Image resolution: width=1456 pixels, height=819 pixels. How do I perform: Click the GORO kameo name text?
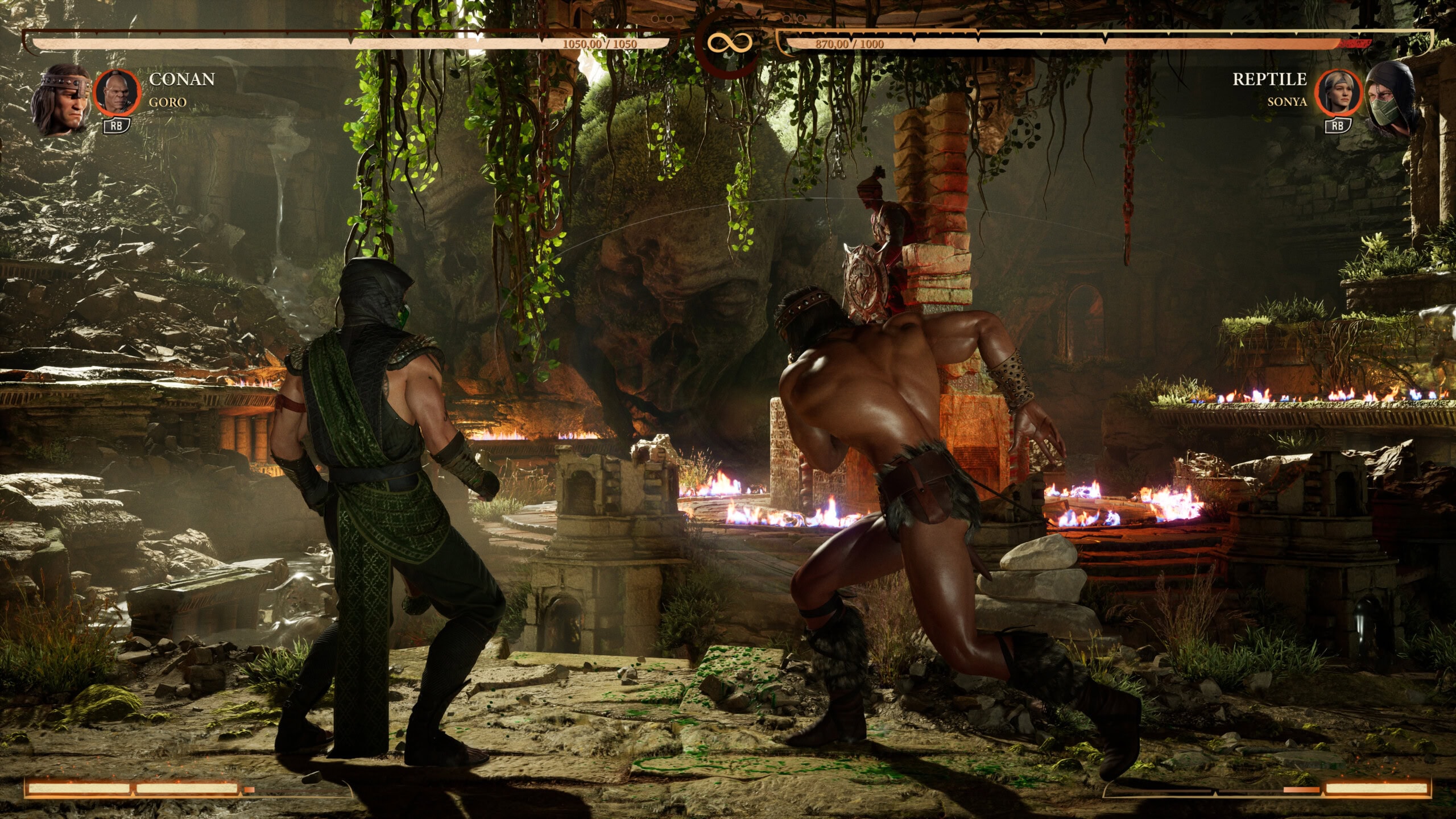(x=168, y=104)
